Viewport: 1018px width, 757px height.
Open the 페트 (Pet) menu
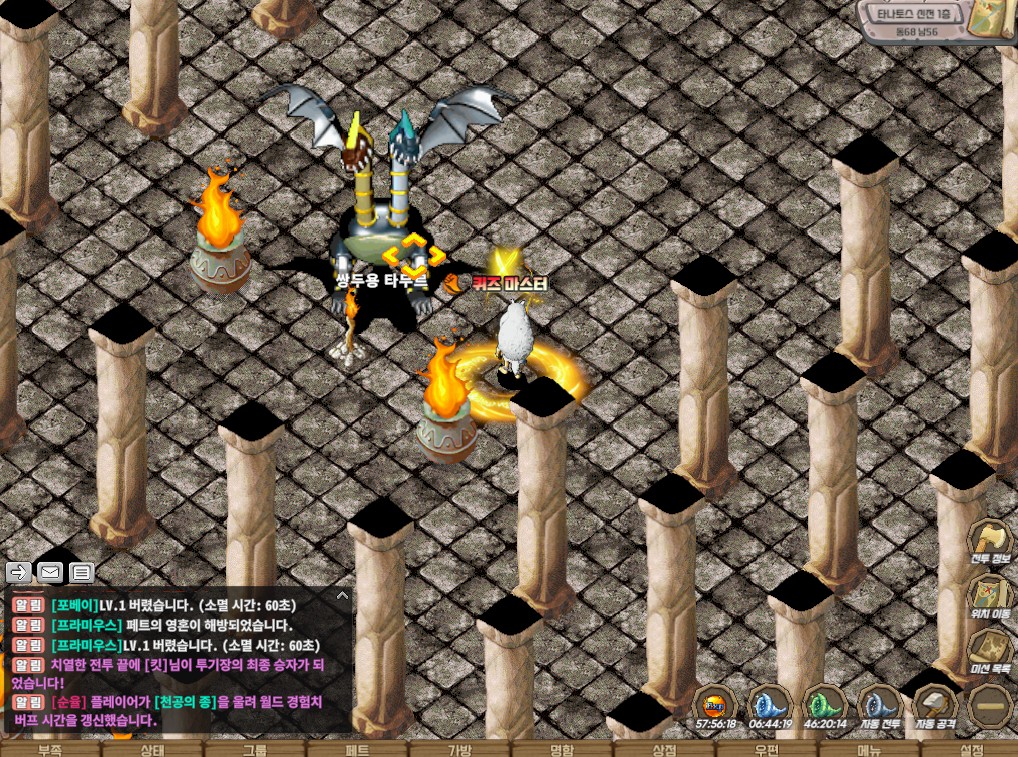point(357,749)
